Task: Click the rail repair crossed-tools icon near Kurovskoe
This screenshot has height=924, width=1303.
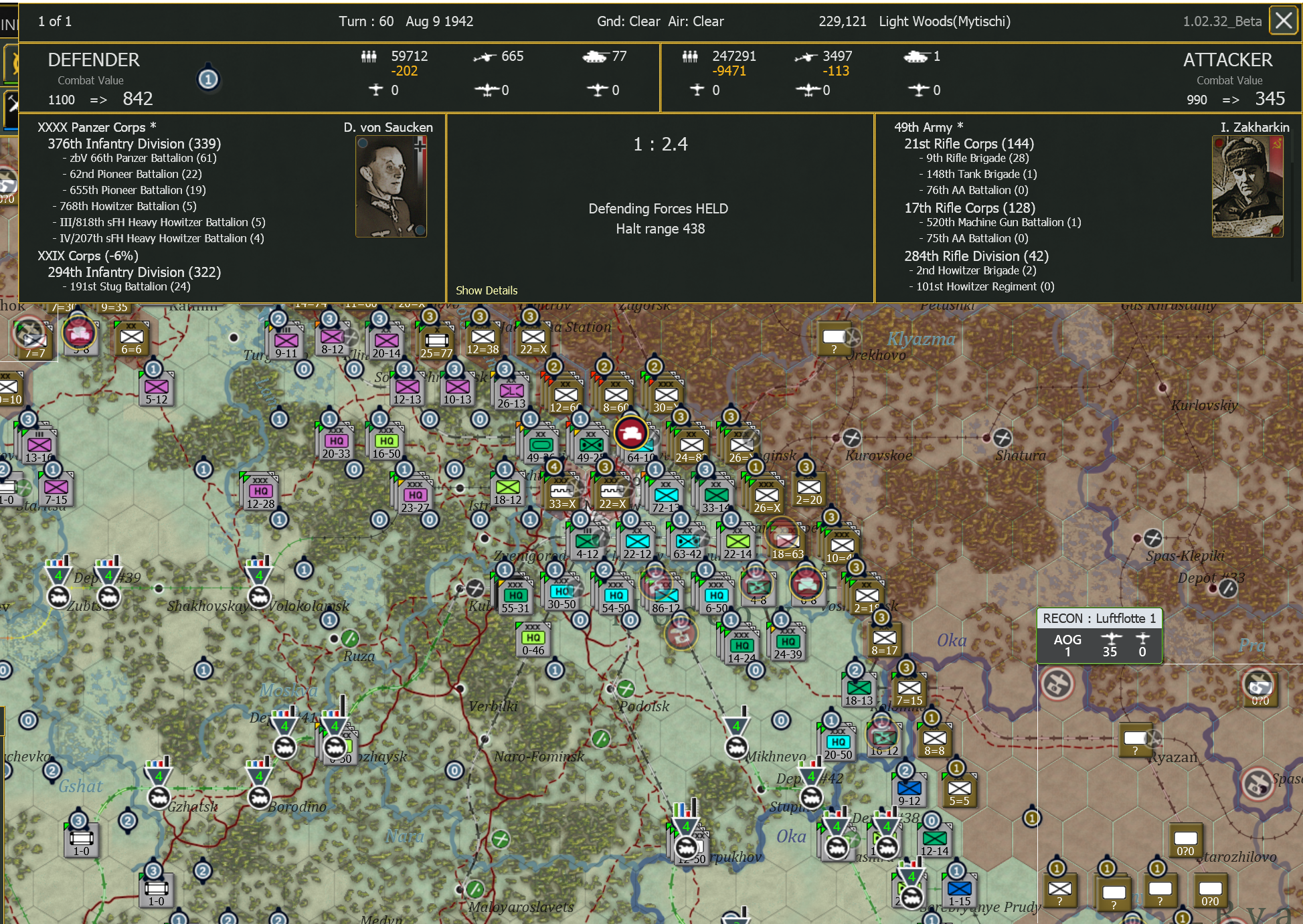Action: [853, 438]
